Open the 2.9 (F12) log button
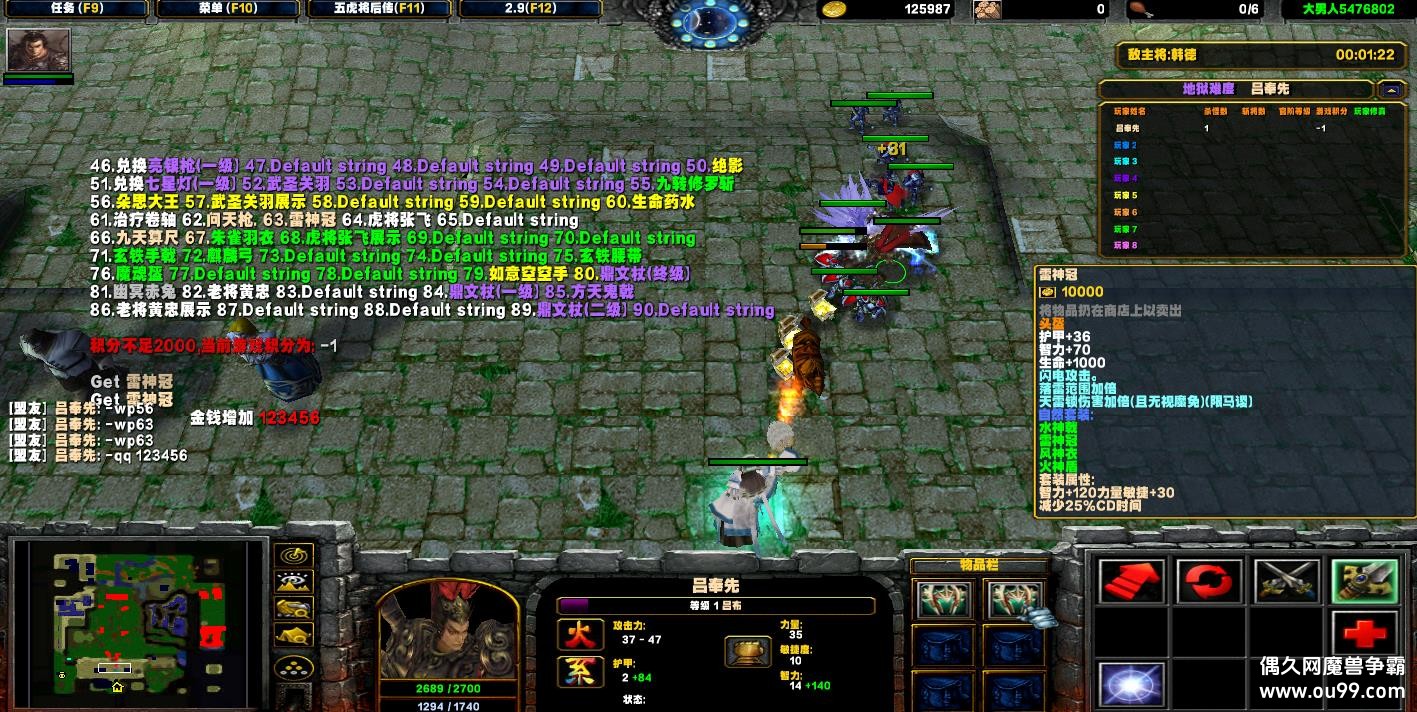Image resolution: width=1417 pixels, height=712 pixels. click(531, 9)
